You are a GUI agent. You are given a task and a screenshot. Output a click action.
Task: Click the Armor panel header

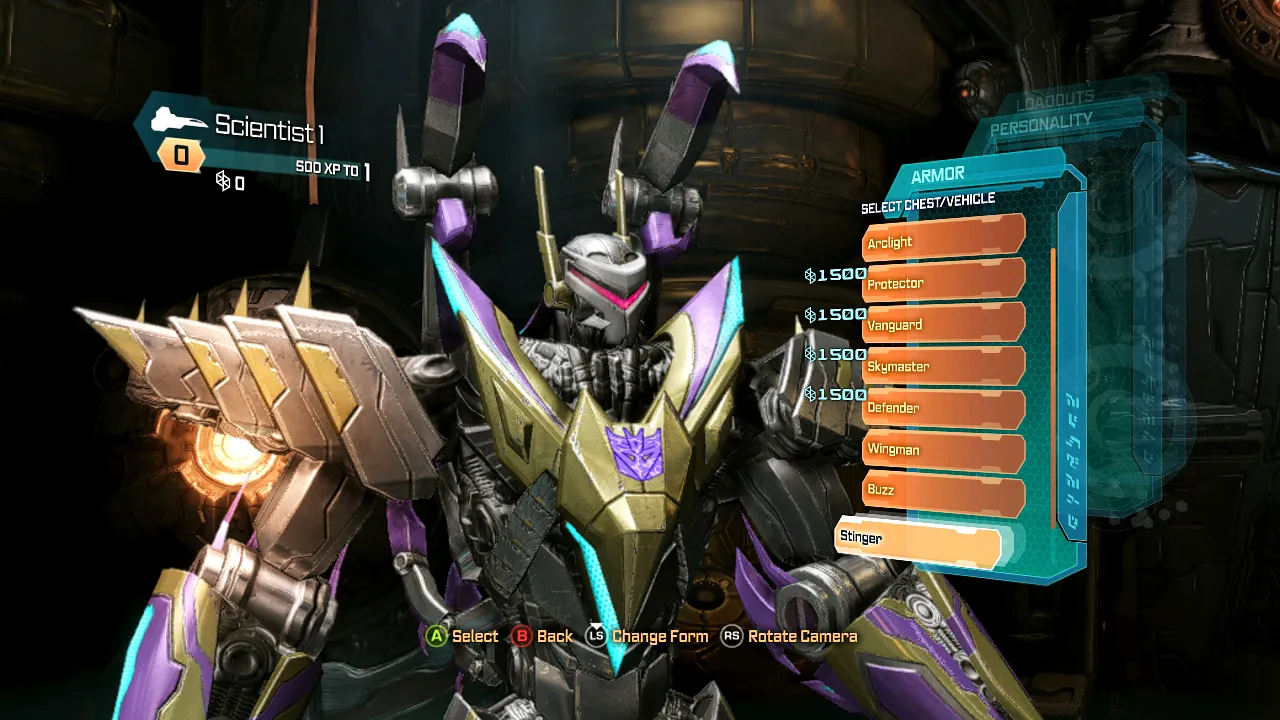(938, 175)
